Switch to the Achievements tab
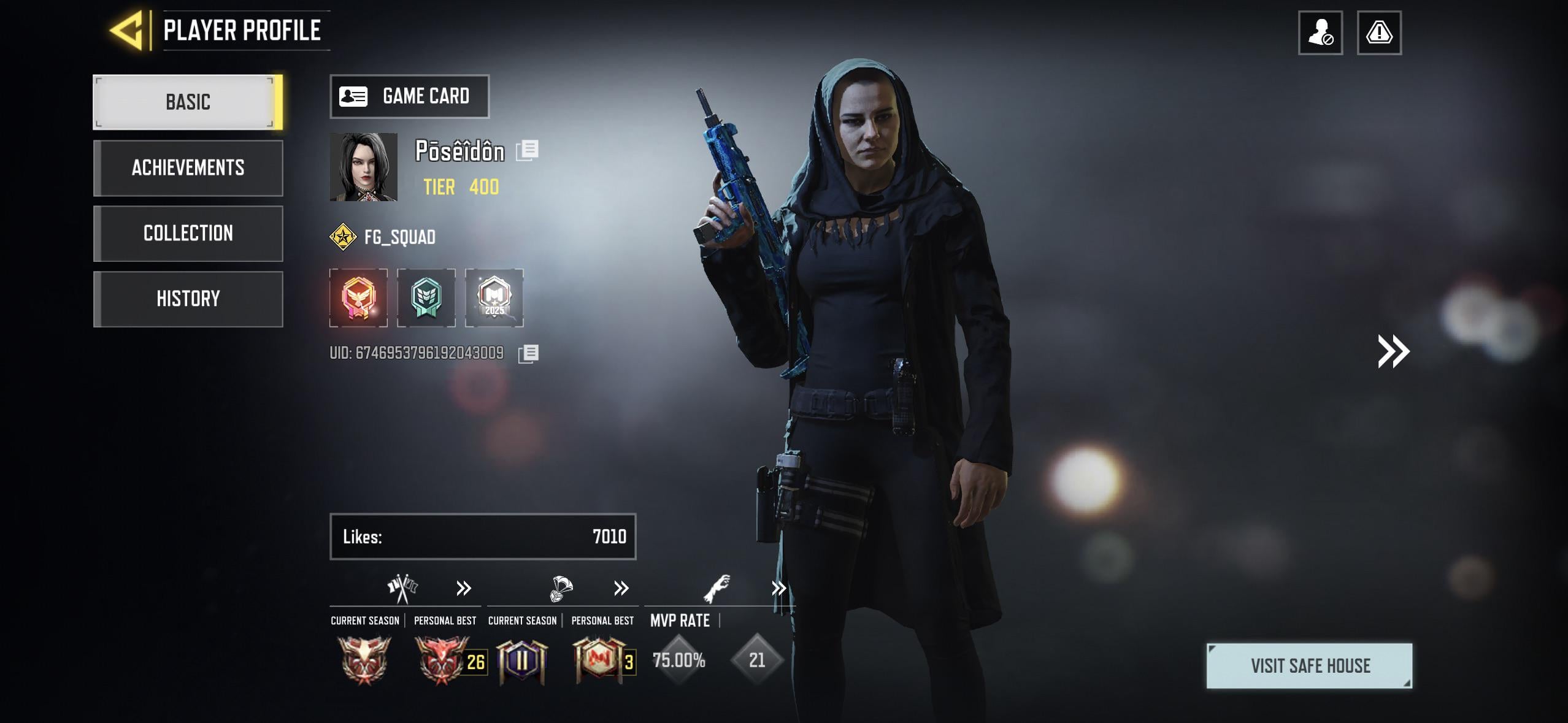The image size is (1568, 723). pos(188,168)
